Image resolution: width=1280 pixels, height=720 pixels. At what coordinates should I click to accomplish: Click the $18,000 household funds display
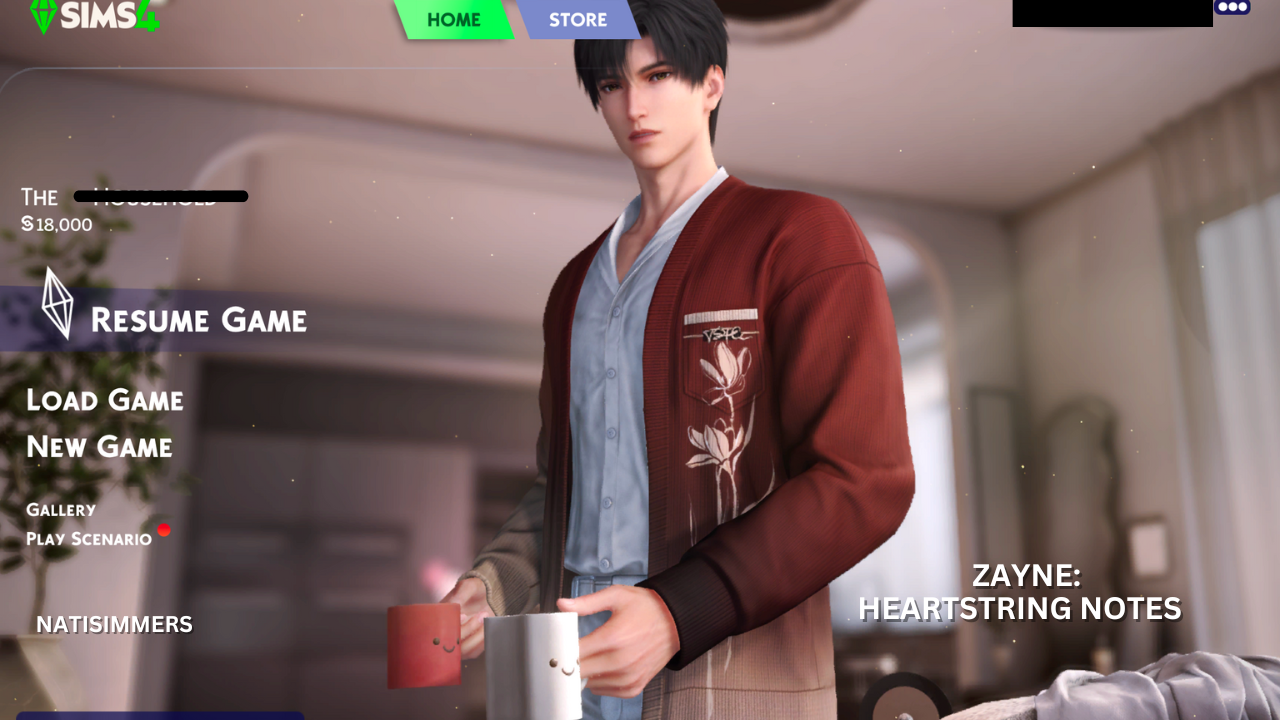click(57, 224)
